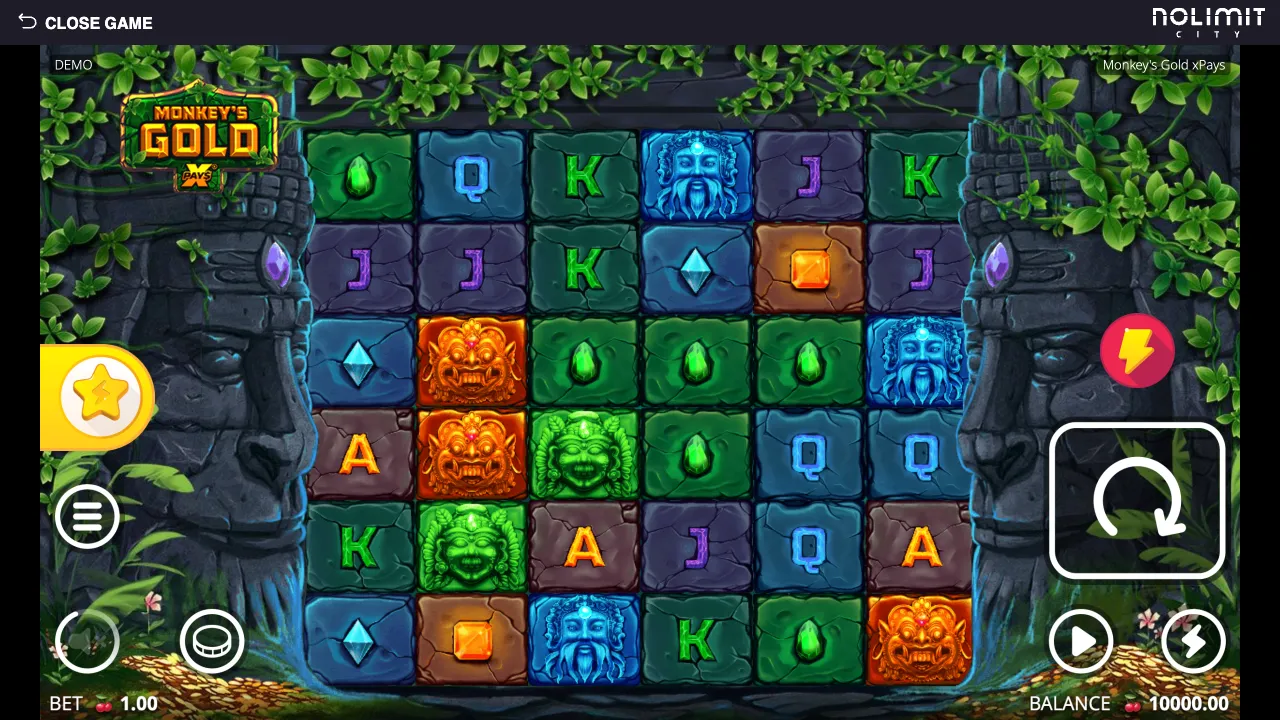Screen dimensions: 1280x720
Task: Toggle turbo spin with the circled lightning
Action: [x=1193, y=641]
